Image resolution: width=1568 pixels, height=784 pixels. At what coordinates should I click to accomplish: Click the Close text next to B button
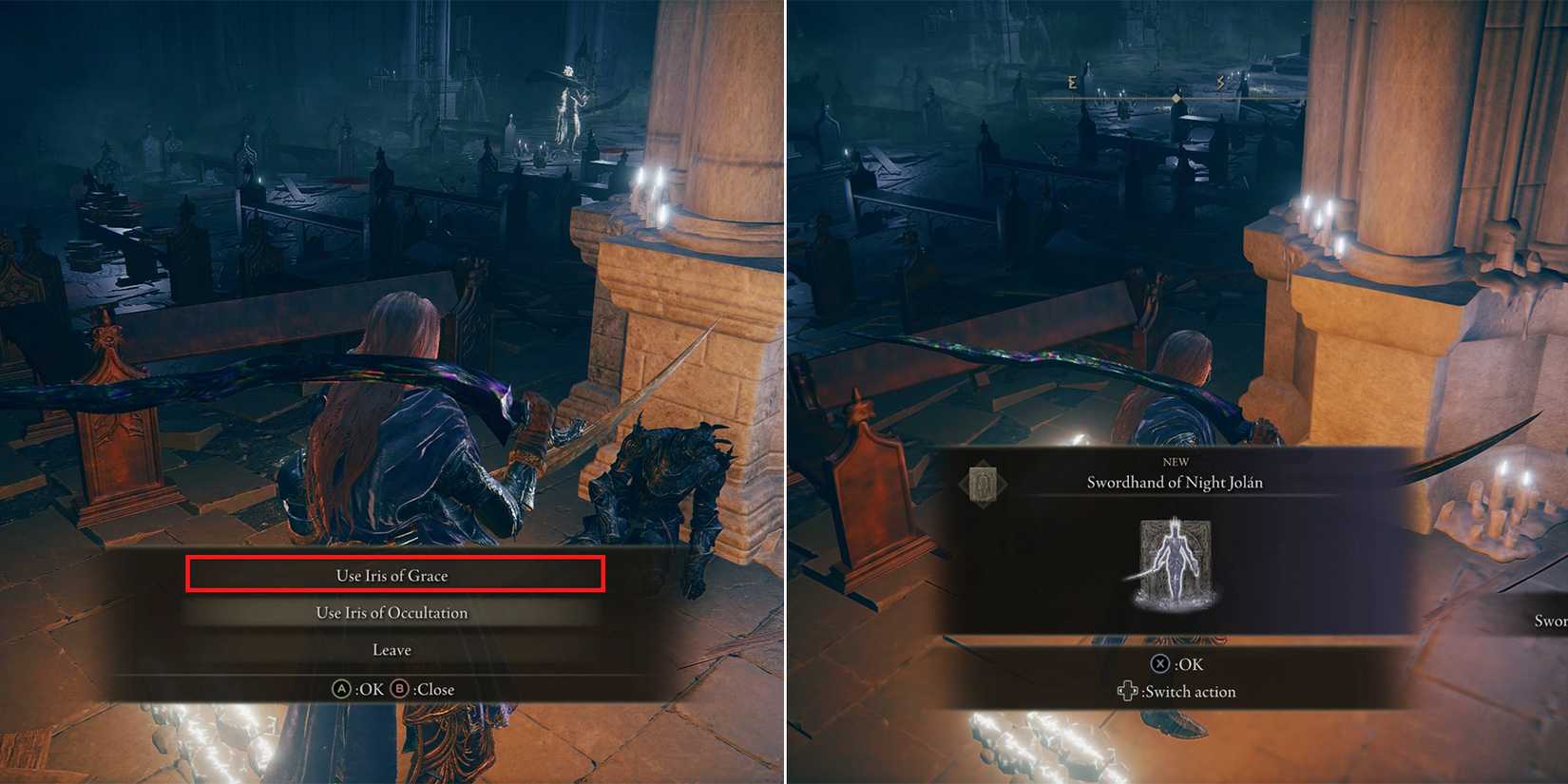(x=435, y=689)
